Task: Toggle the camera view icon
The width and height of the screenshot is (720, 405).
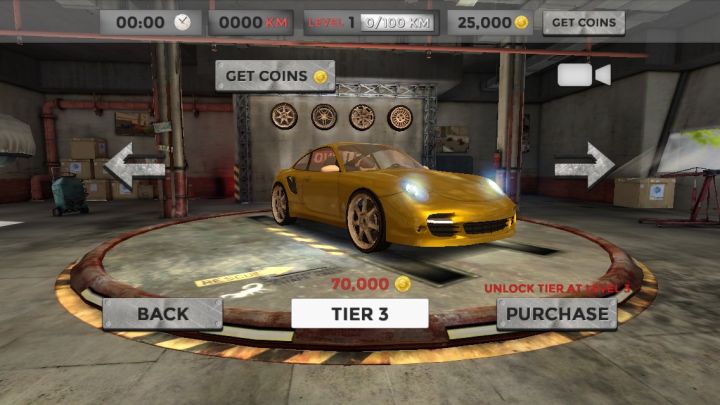Action: pos(583,75)
